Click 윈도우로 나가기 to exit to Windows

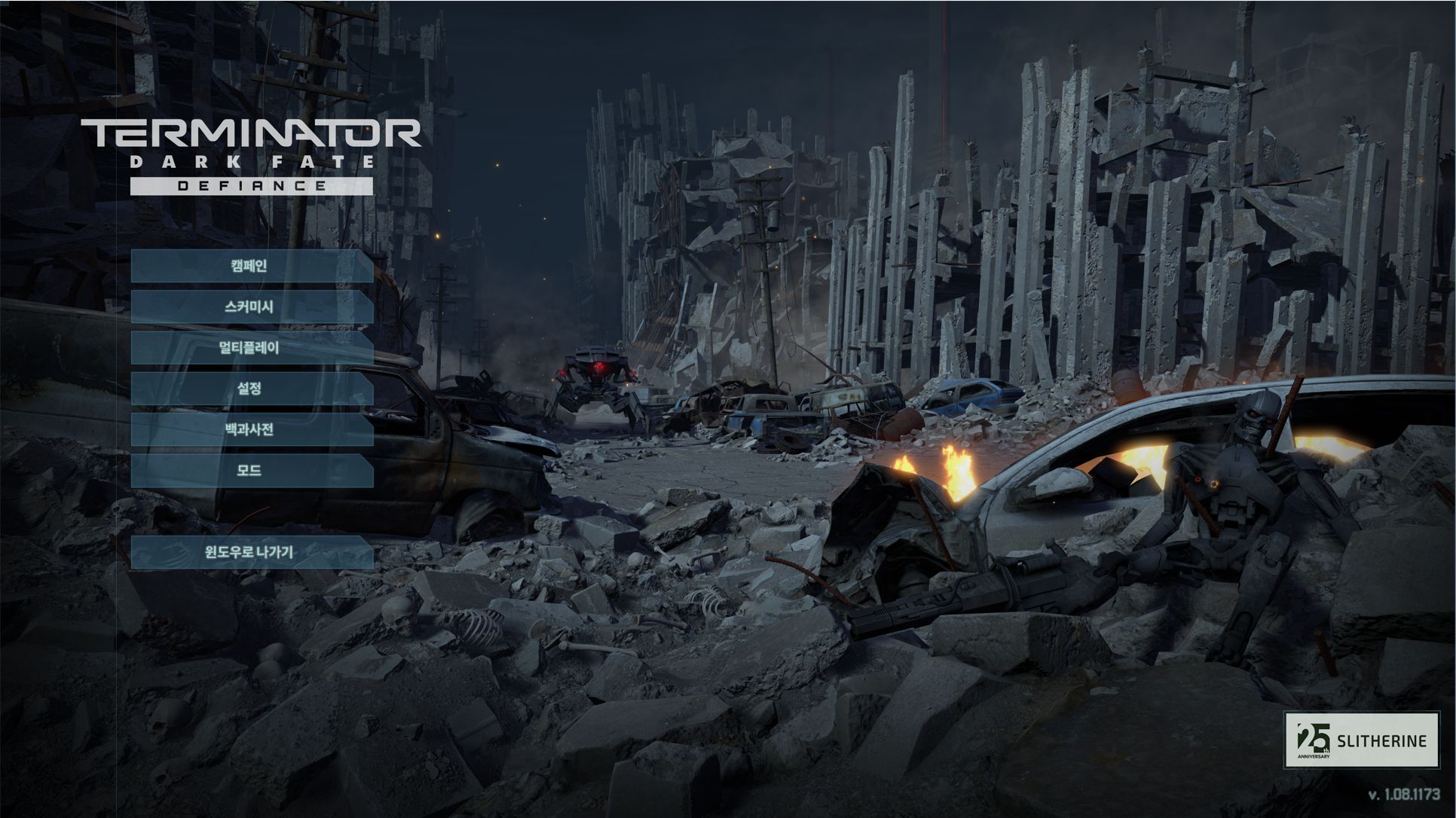(x=251, y=552)
